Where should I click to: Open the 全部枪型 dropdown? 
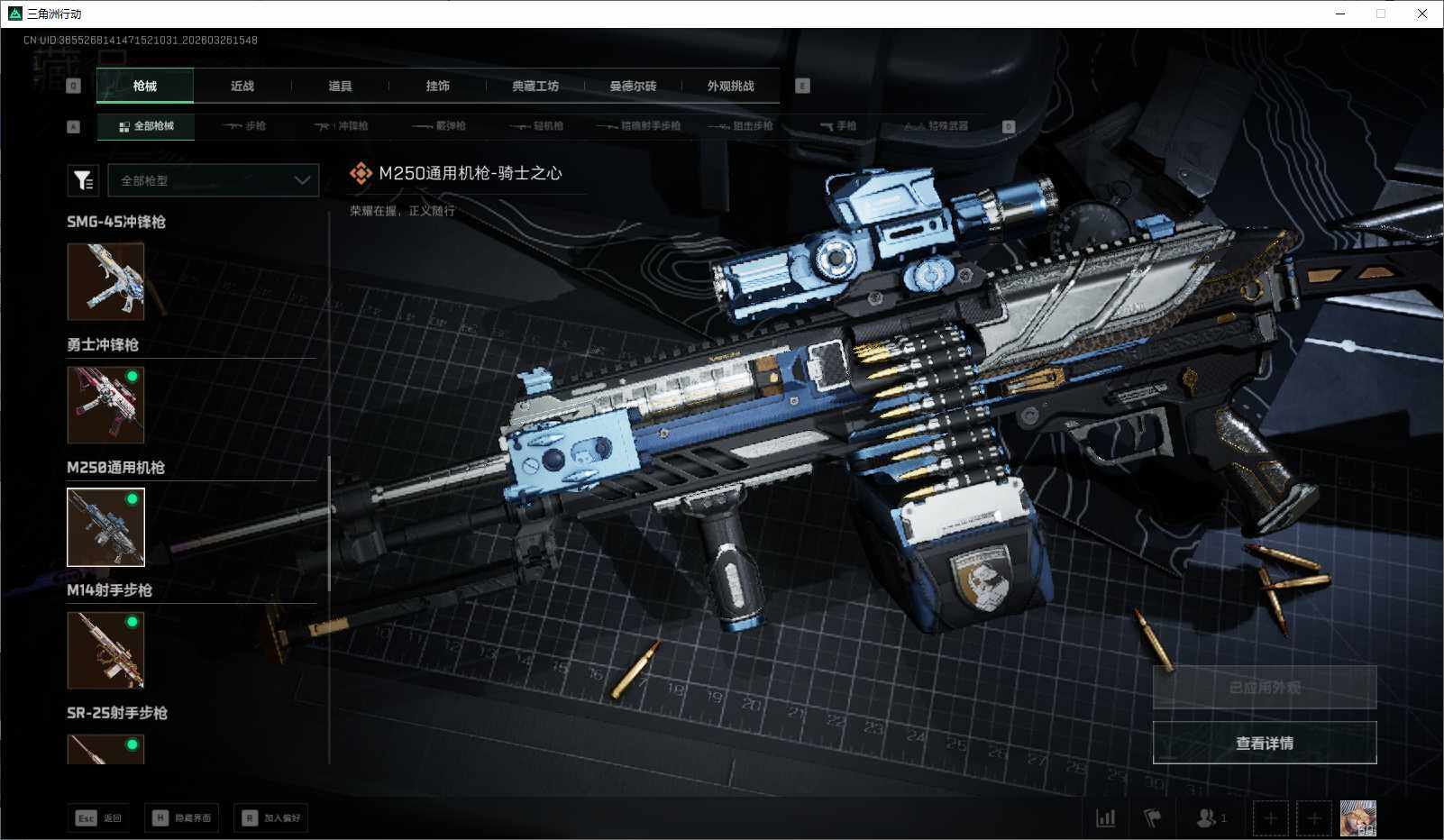point(214,180)
